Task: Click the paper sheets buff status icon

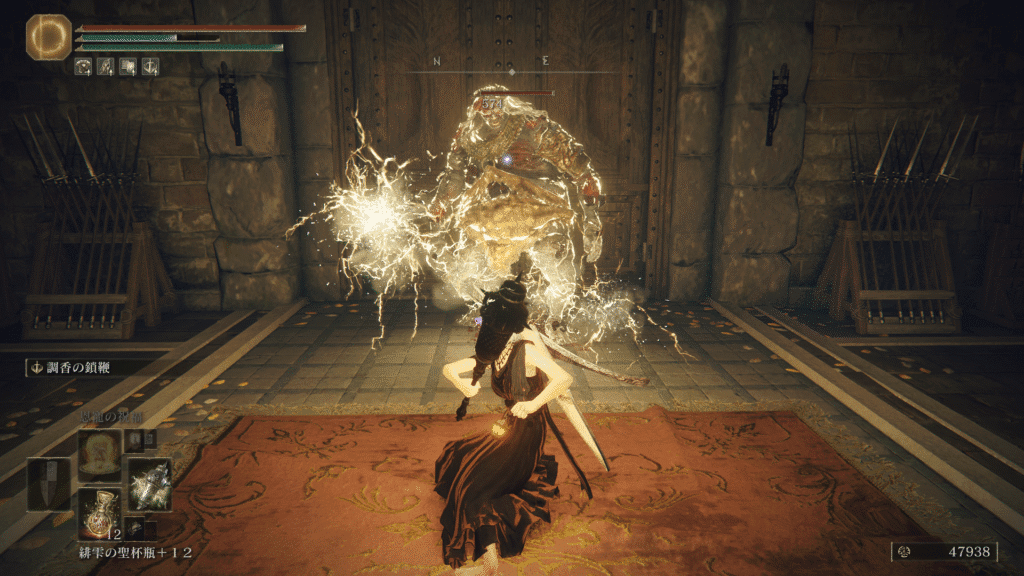Action: tap(128, 68)
